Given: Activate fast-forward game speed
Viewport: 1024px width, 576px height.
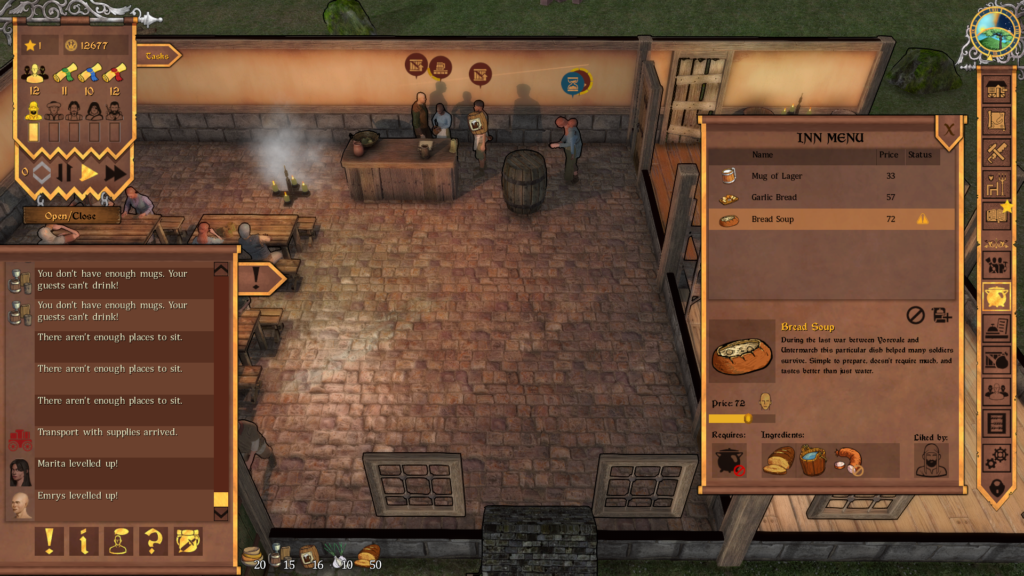Looking at the screenshot, I should (116, 172).
